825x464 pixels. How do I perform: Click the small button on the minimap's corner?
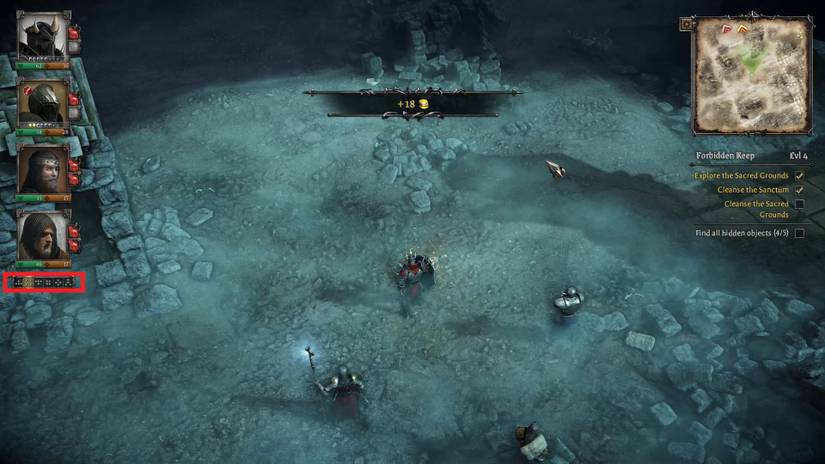pos(686,24)
